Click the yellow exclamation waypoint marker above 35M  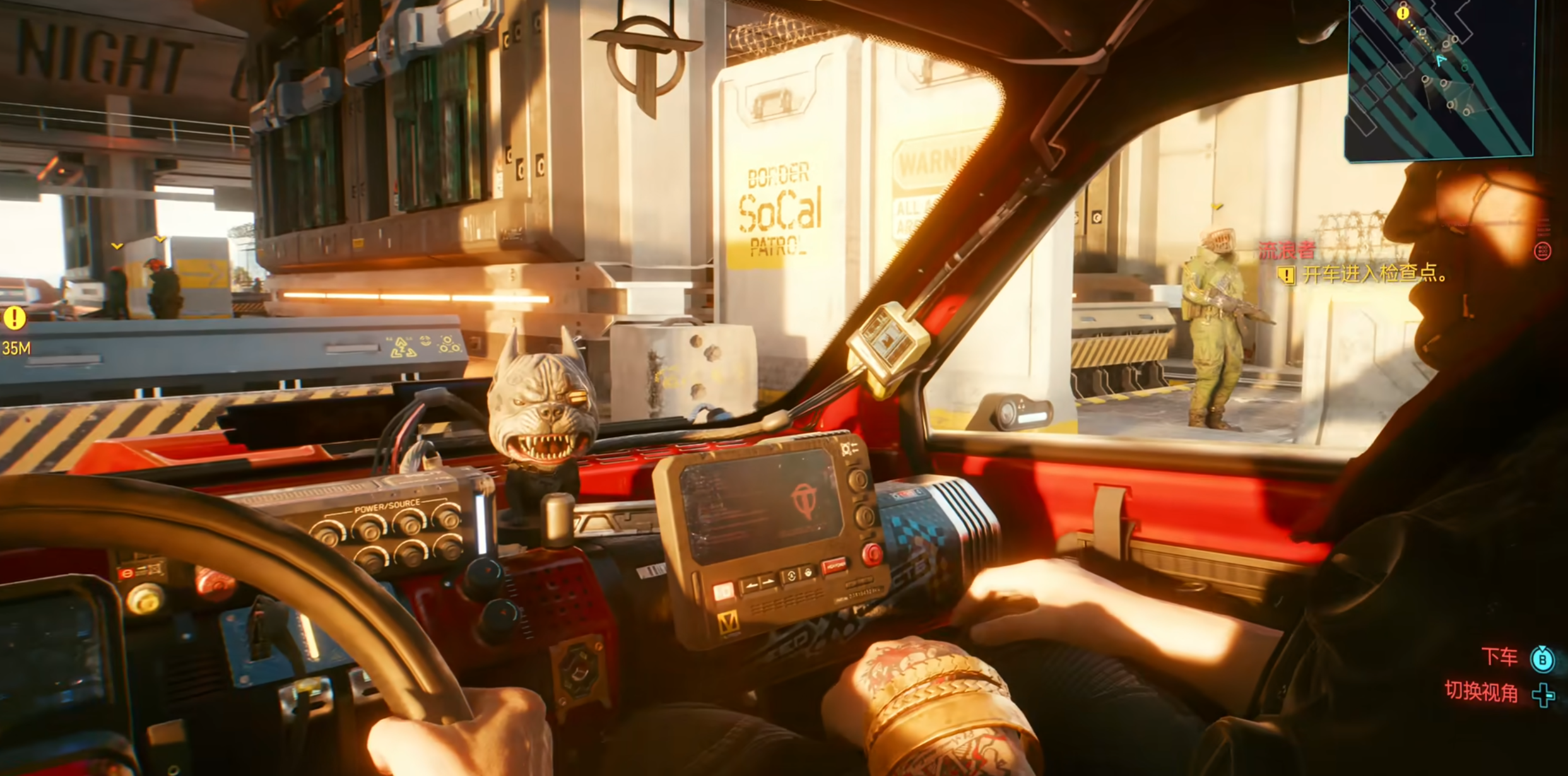pos(15,318)
